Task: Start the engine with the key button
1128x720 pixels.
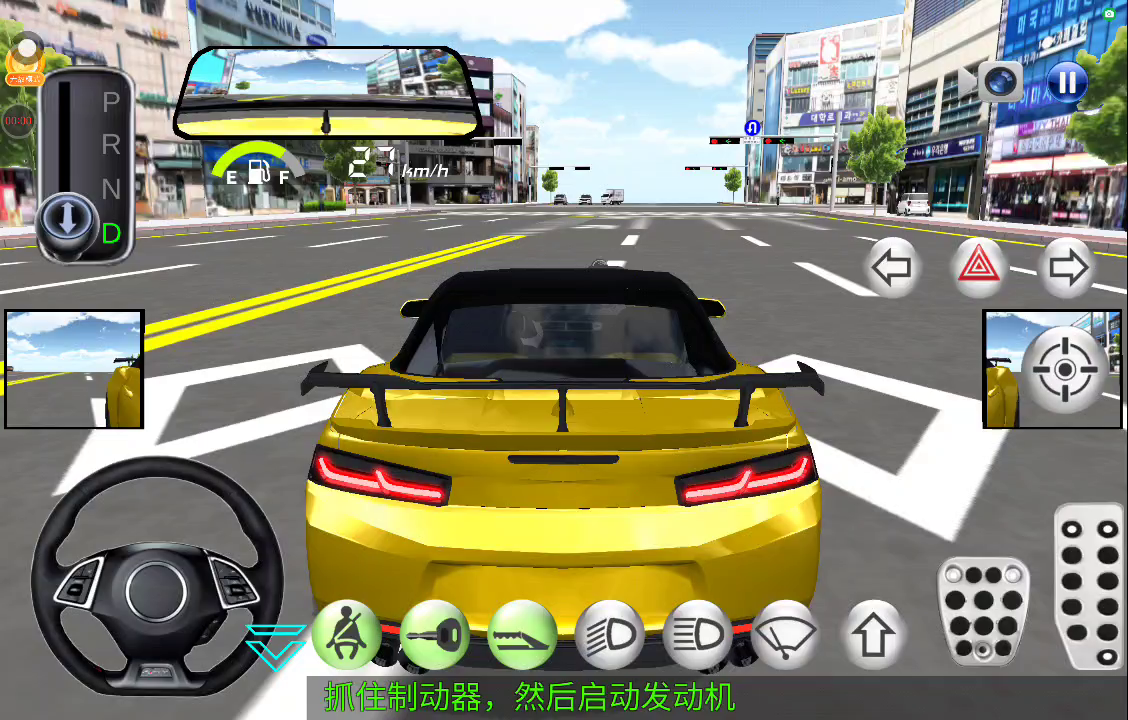Action: [435, 634]
